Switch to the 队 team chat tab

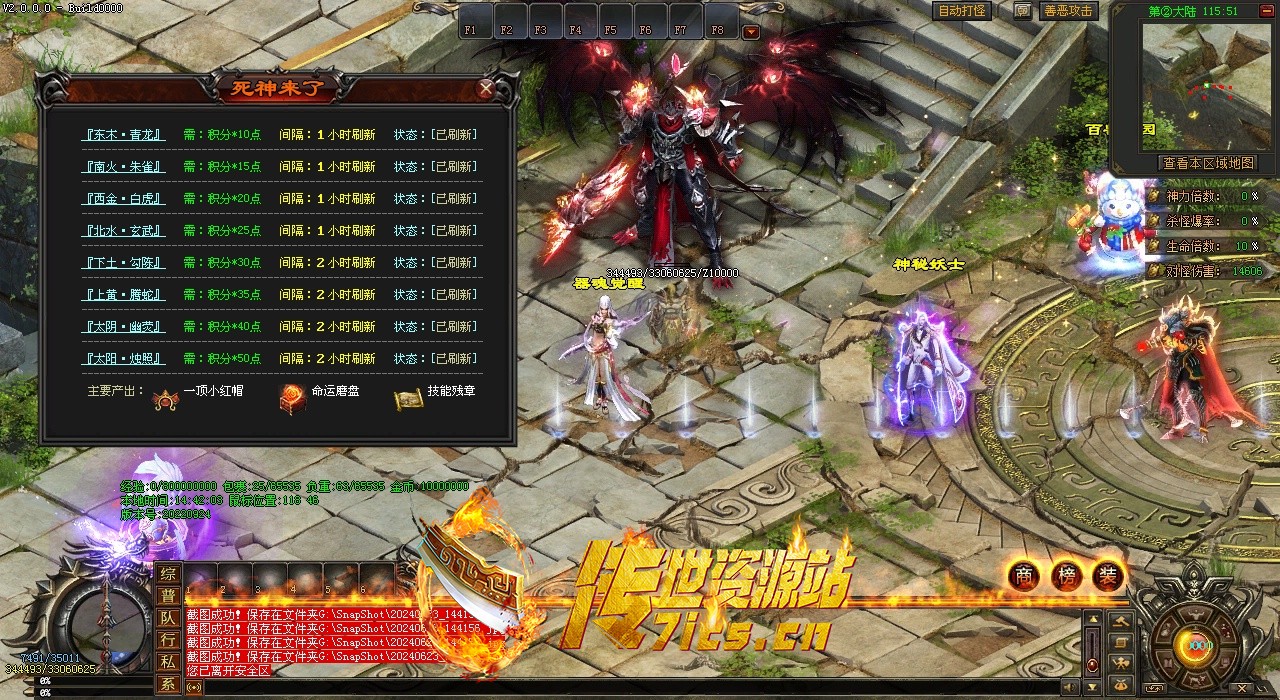click(168, 618)
